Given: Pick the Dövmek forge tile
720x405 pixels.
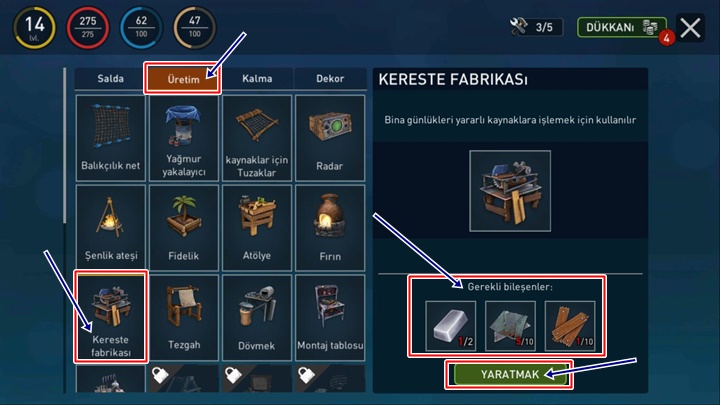Looking at the screenshot, I should pos(257,317).
